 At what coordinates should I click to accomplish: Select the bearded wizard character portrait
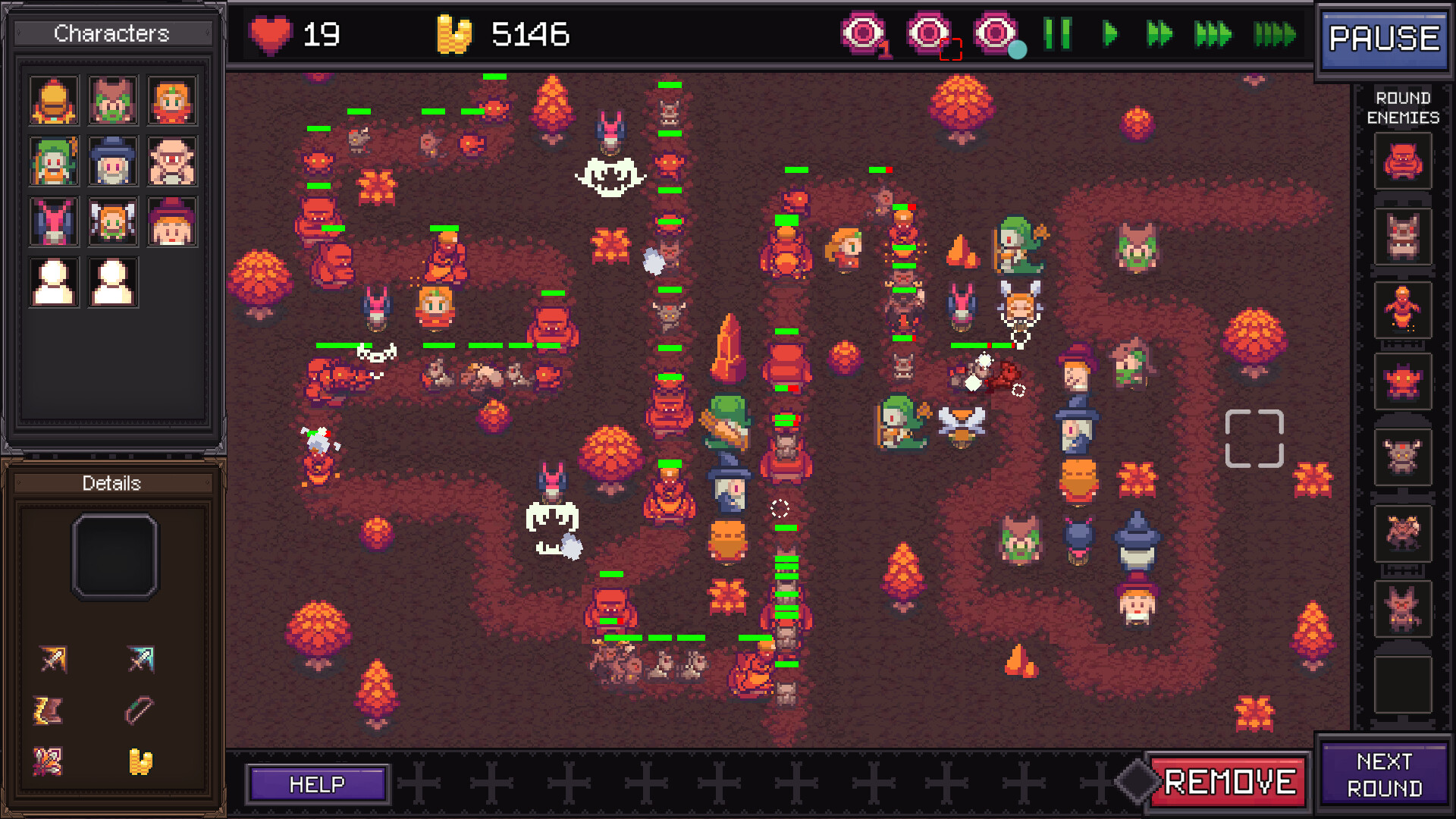[113, 161]
